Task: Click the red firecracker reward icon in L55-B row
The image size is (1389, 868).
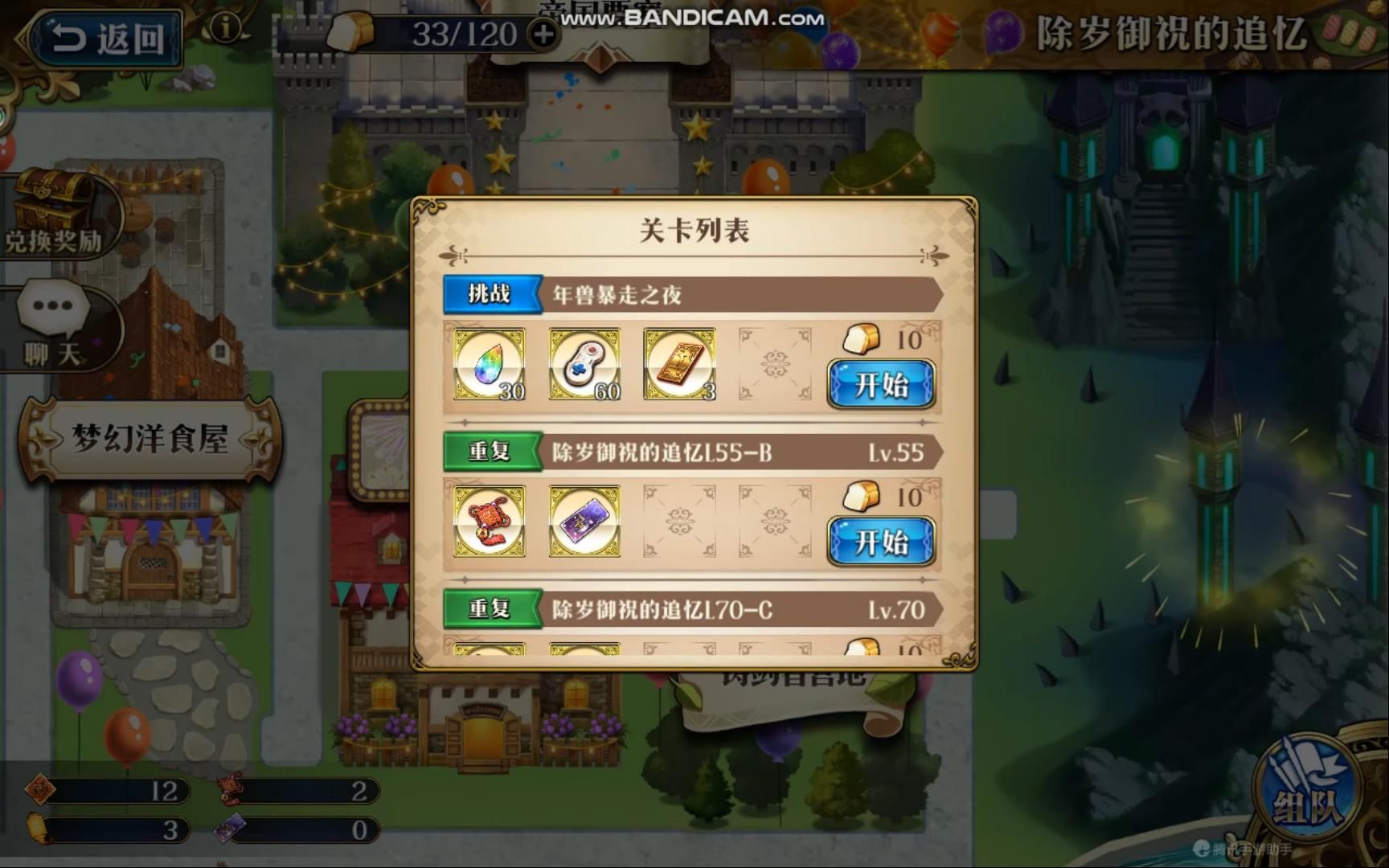Action: [490, 521]
